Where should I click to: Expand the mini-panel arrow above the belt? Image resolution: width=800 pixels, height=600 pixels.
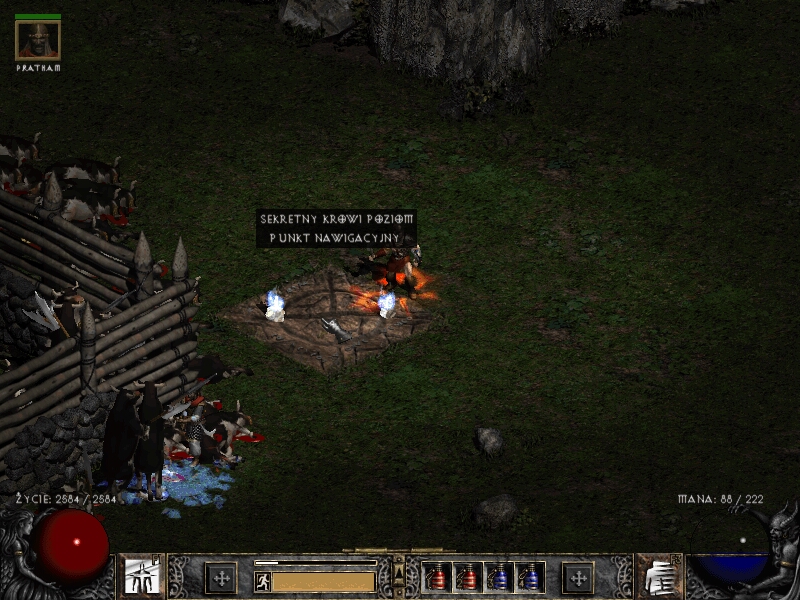(x=399, y=570)
